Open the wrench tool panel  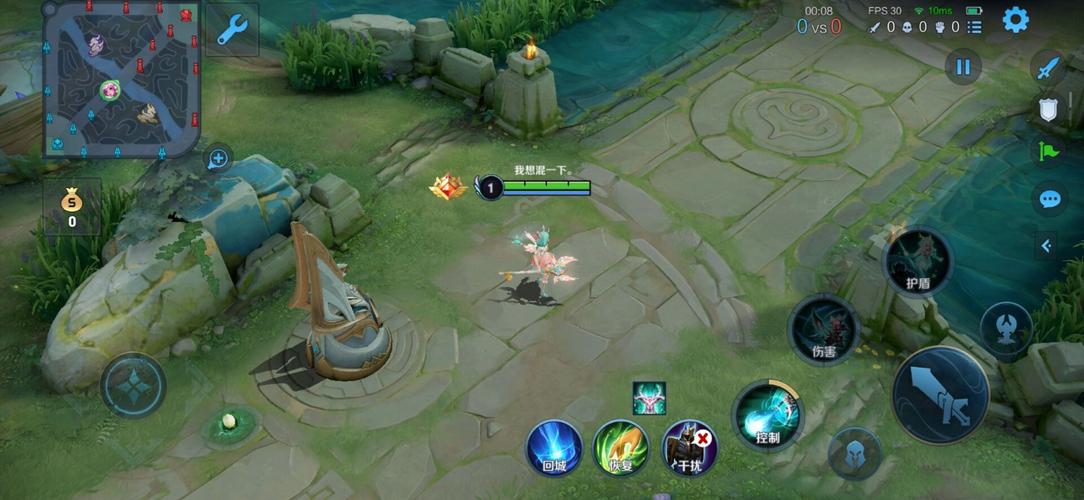(232, 31)
